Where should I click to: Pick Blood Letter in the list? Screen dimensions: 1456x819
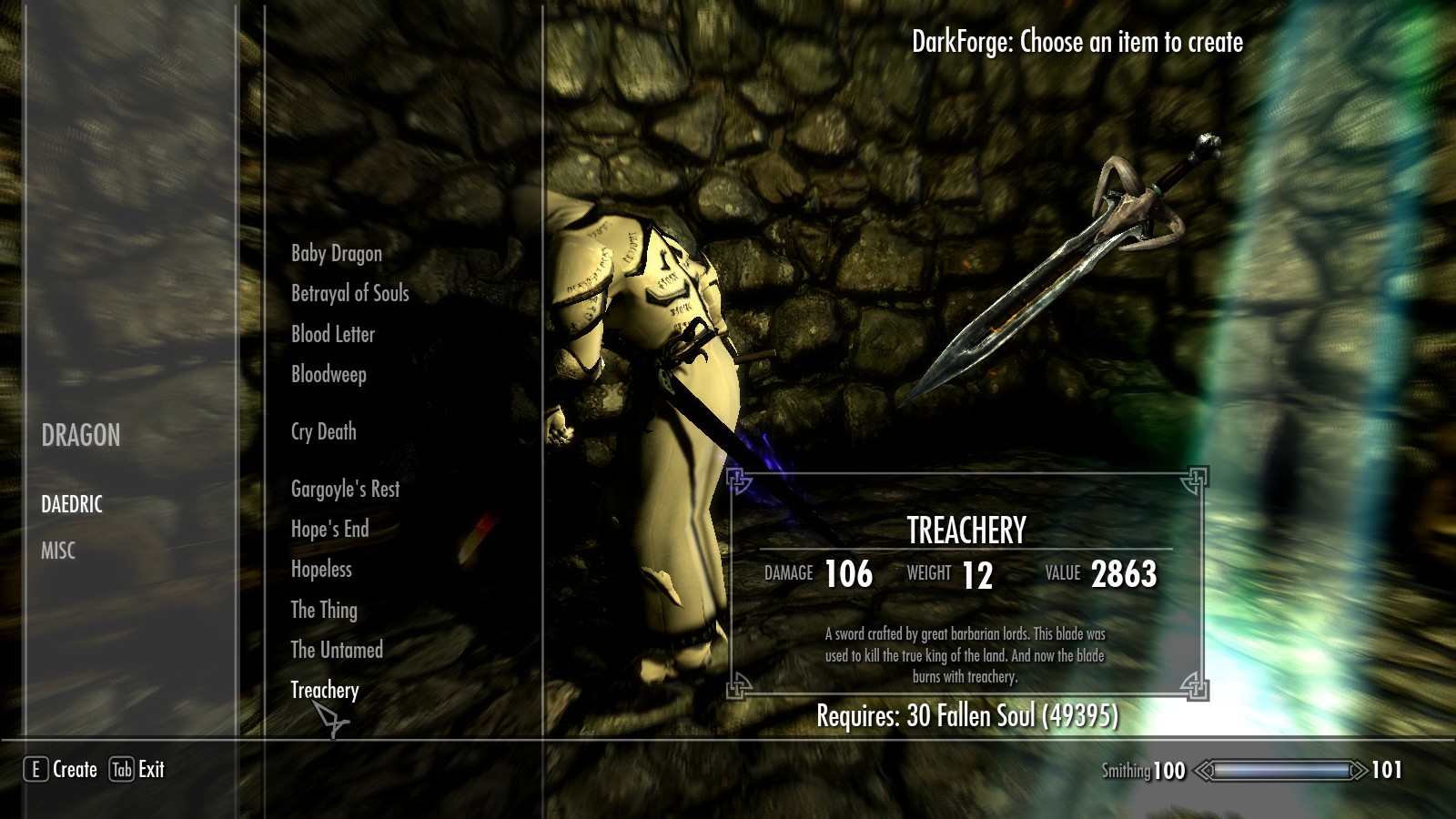click(332, 334)
